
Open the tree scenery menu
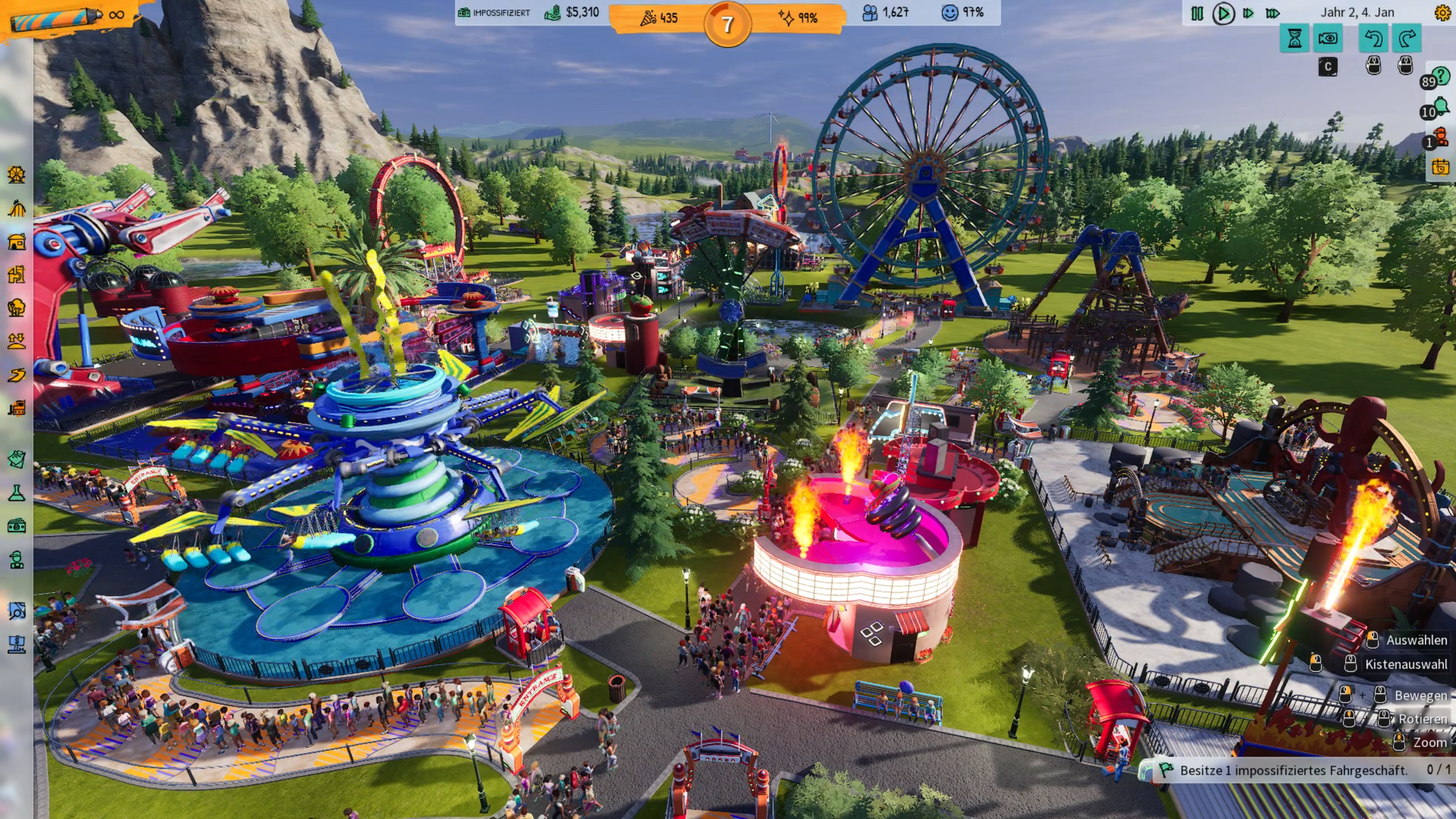click(x=16, y=308)
